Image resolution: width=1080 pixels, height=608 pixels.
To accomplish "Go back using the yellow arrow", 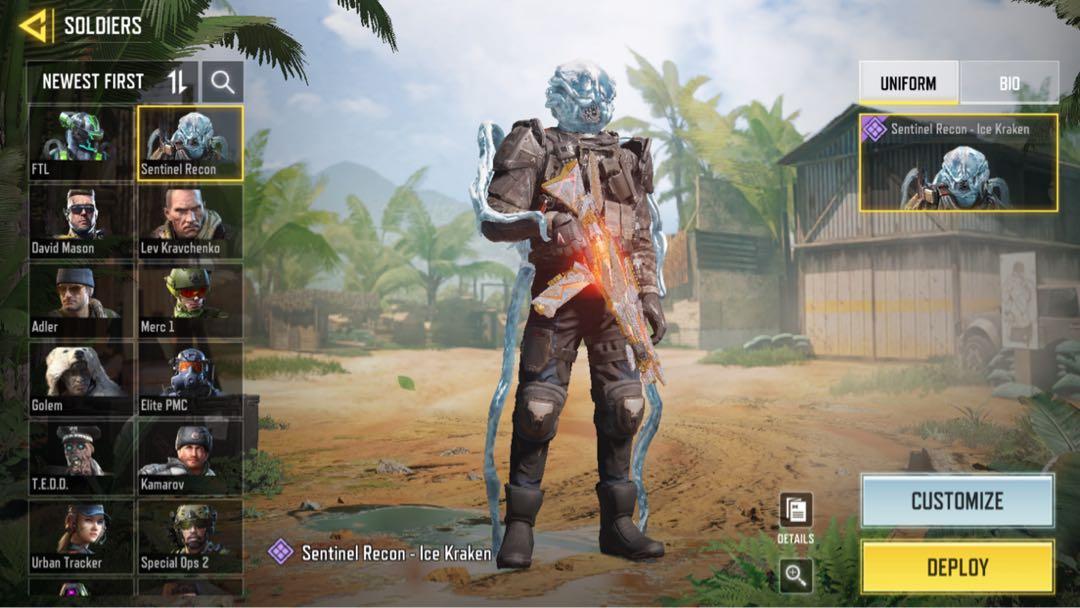I will tap(33, 26).
